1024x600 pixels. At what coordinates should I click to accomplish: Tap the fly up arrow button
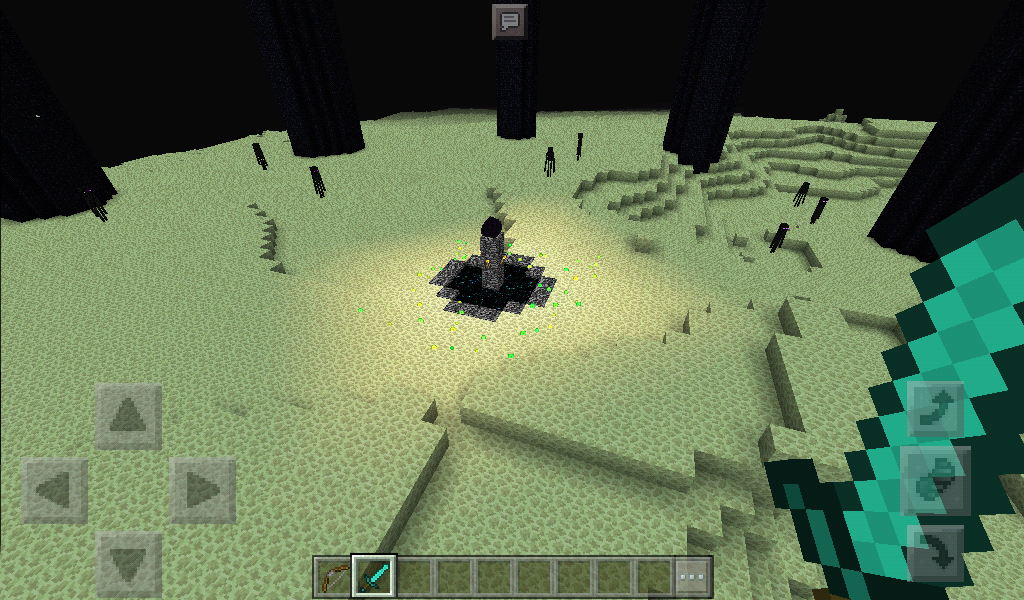935,409
